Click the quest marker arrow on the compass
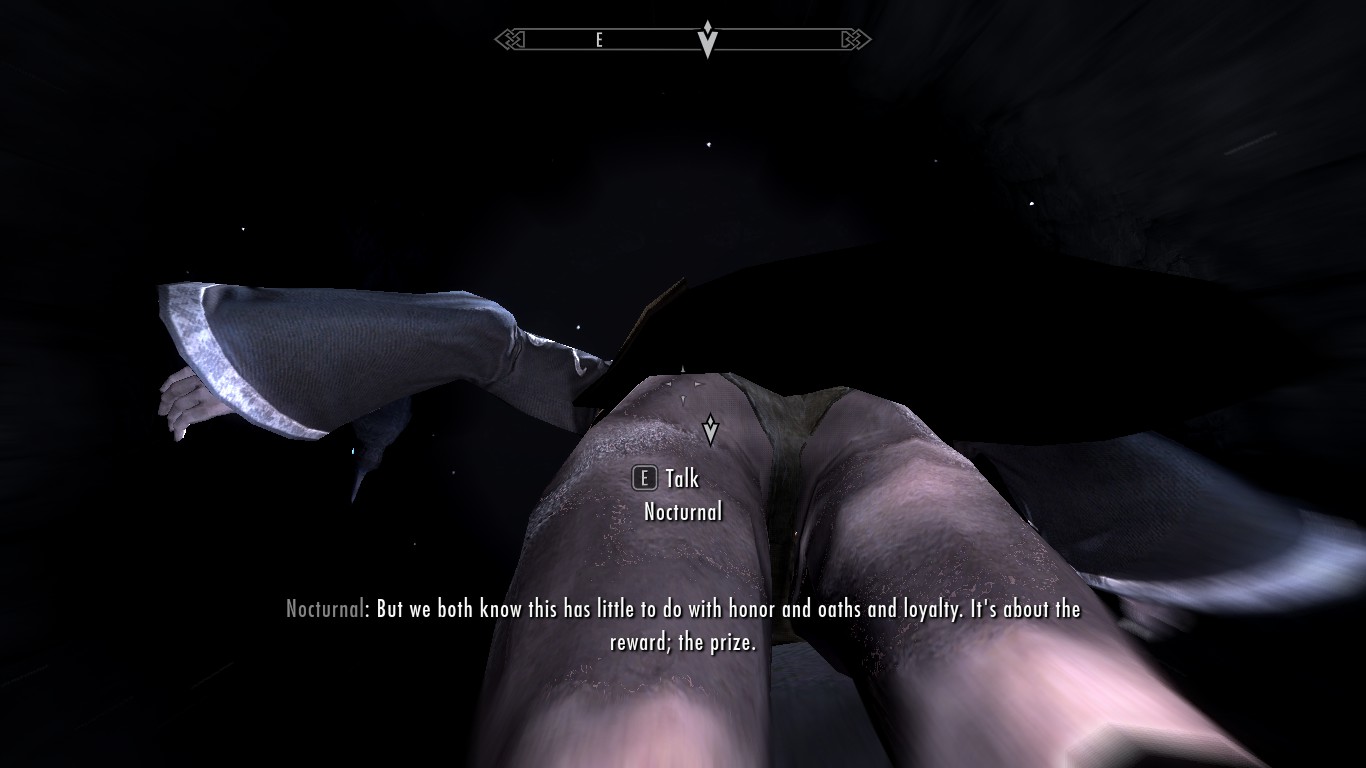The height and width of the screenshot is (768, 1366). [708, 39]
